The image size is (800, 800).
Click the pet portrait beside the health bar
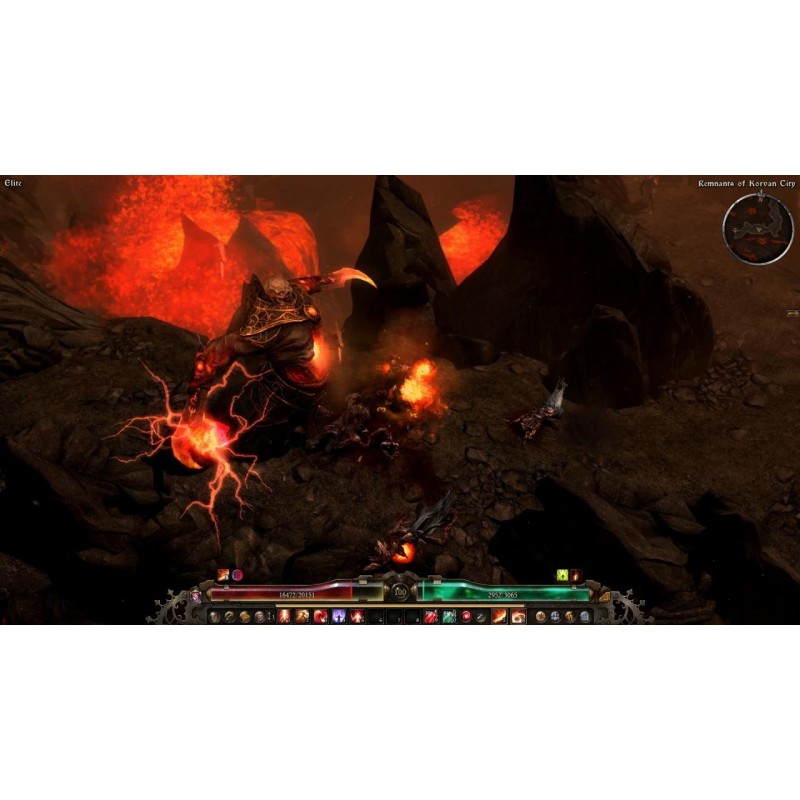[x=196, y=595]
